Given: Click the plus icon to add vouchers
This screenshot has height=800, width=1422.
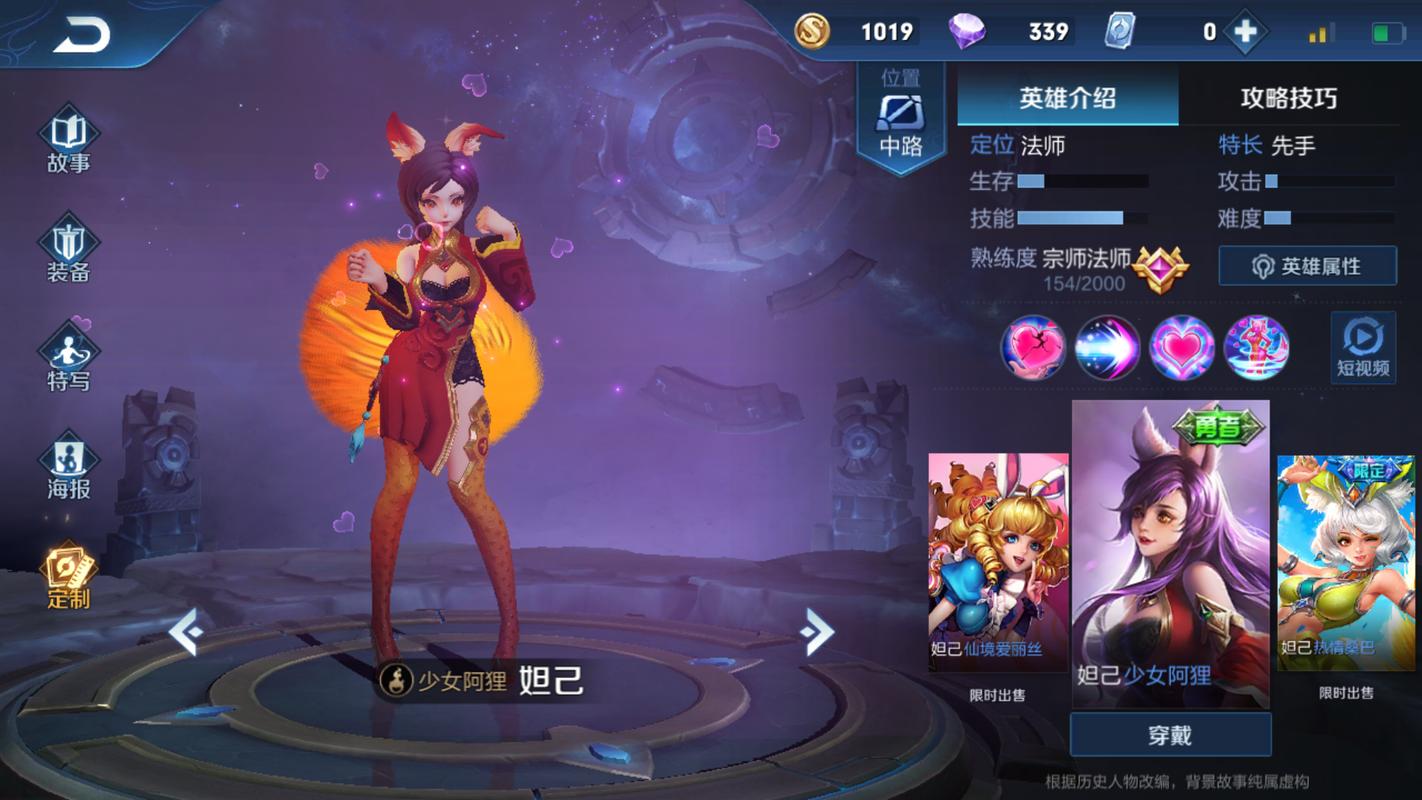Looking at the screenshot, I should coord(1245,31).
